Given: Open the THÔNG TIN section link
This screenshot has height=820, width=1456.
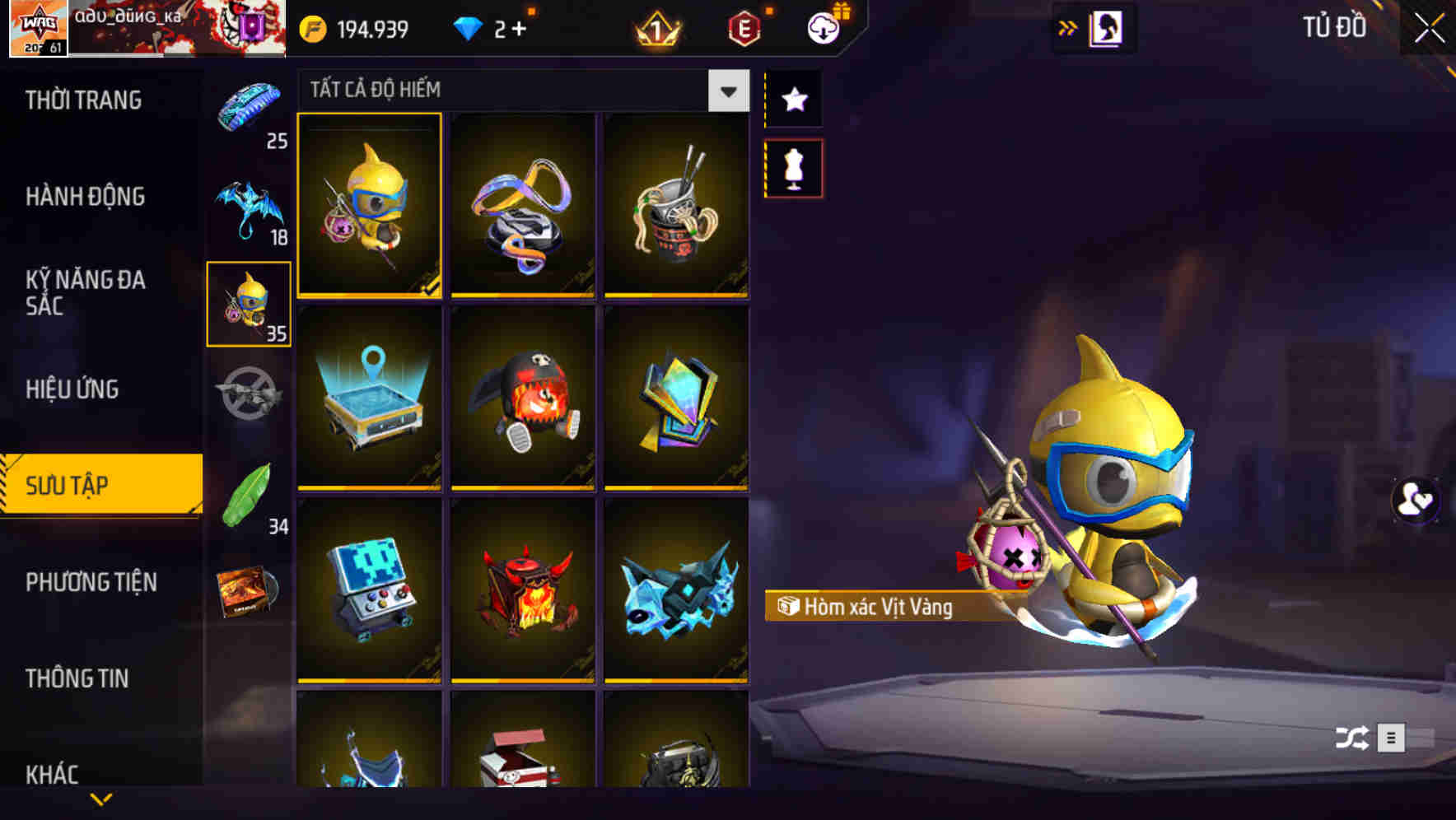Looking at the screenshot, I should pyautogui.click(x=76, y=678).
